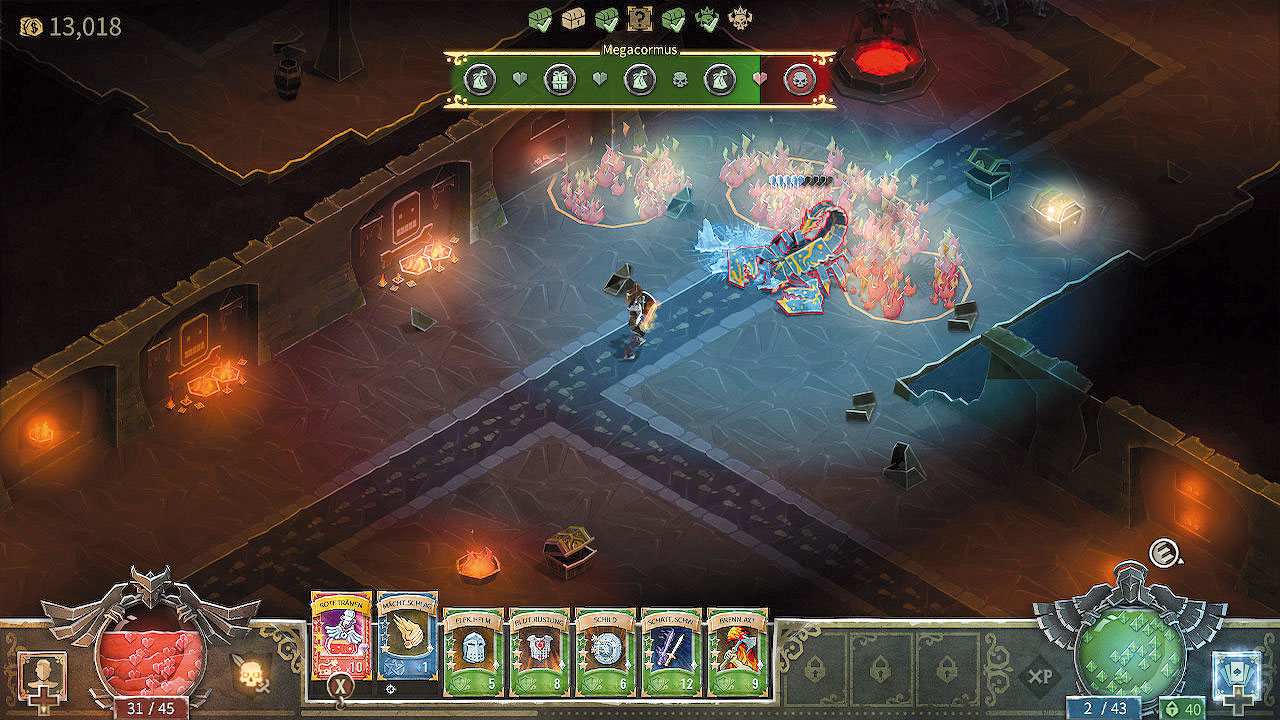Click the red skull stage icon
The width and height of the screenshot is (1280, 720).
click(x=799, y=79)
